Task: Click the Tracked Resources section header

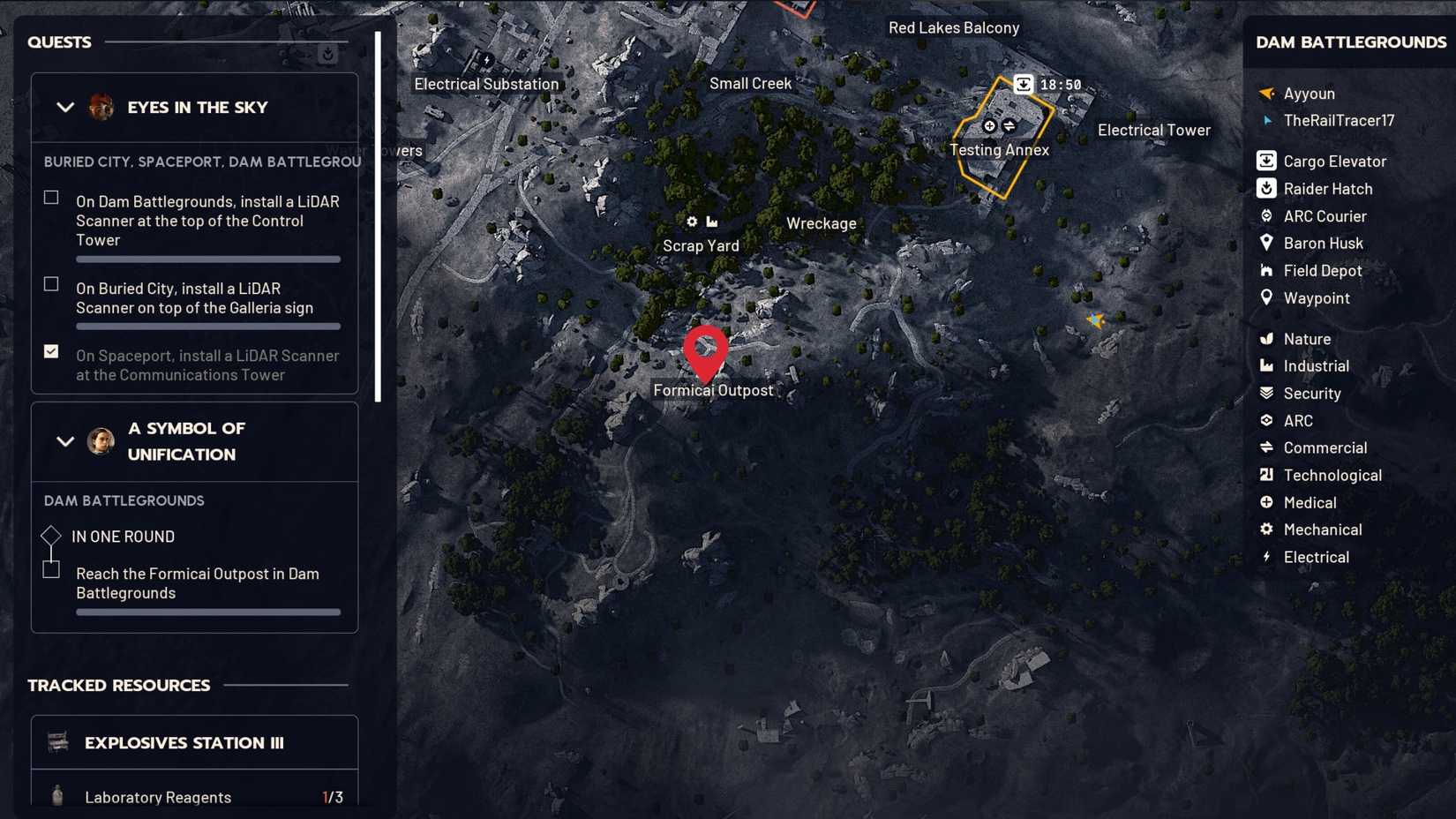Action: click(x=118, y=685)
